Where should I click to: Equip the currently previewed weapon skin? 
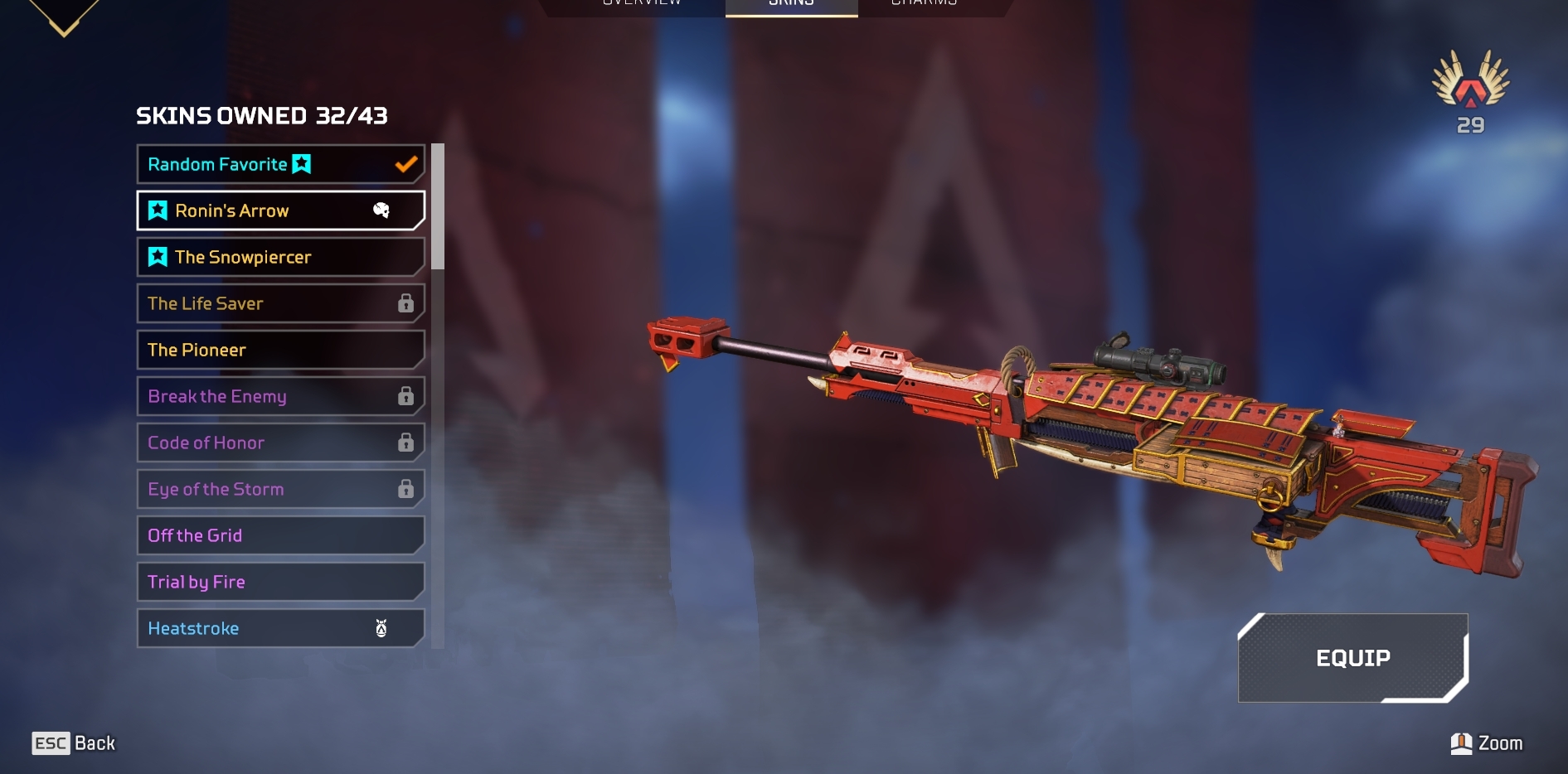pos(1352,658)
